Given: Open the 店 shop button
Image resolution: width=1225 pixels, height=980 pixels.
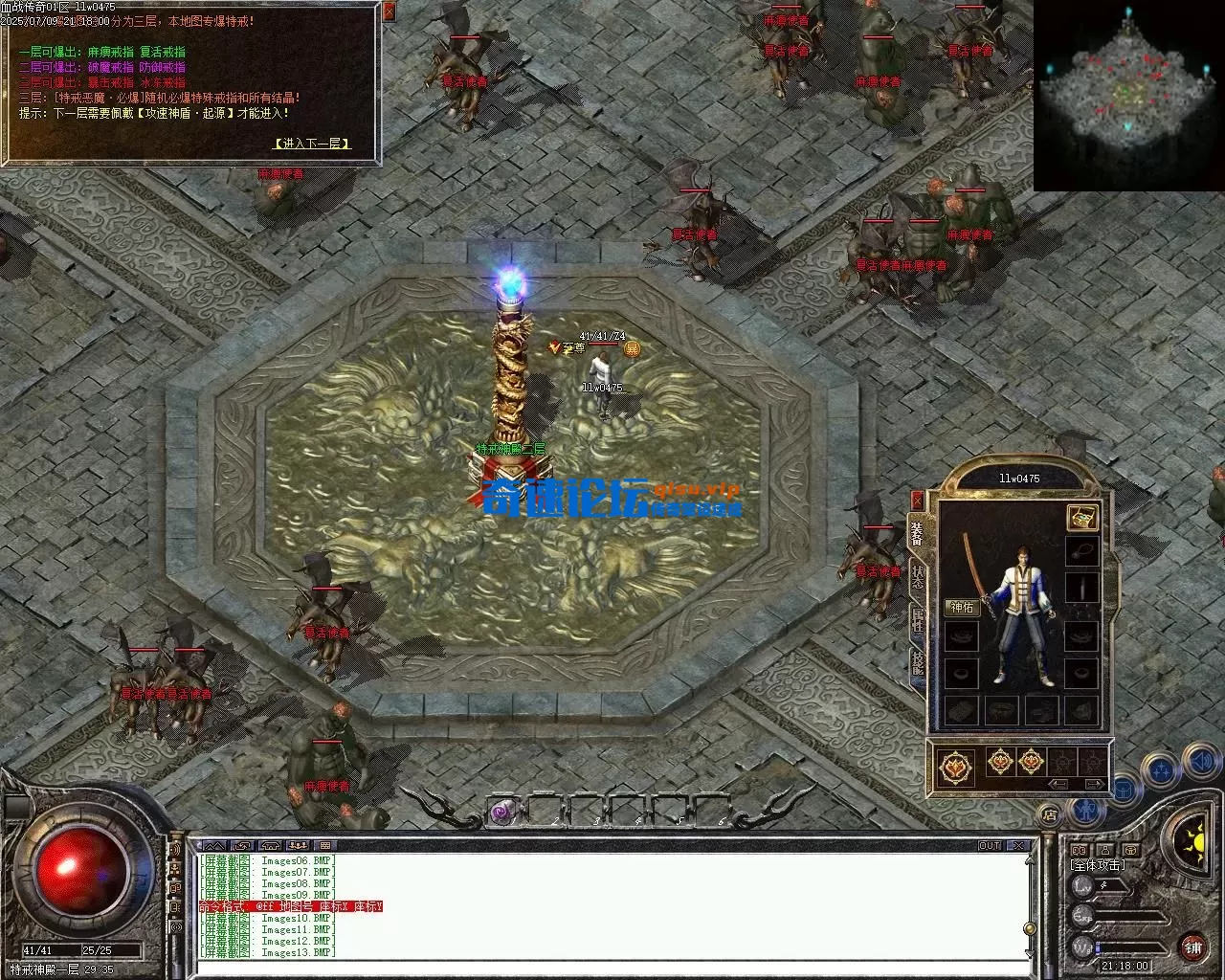Looking at the screenshot, I should click(x=1051, y=814).
